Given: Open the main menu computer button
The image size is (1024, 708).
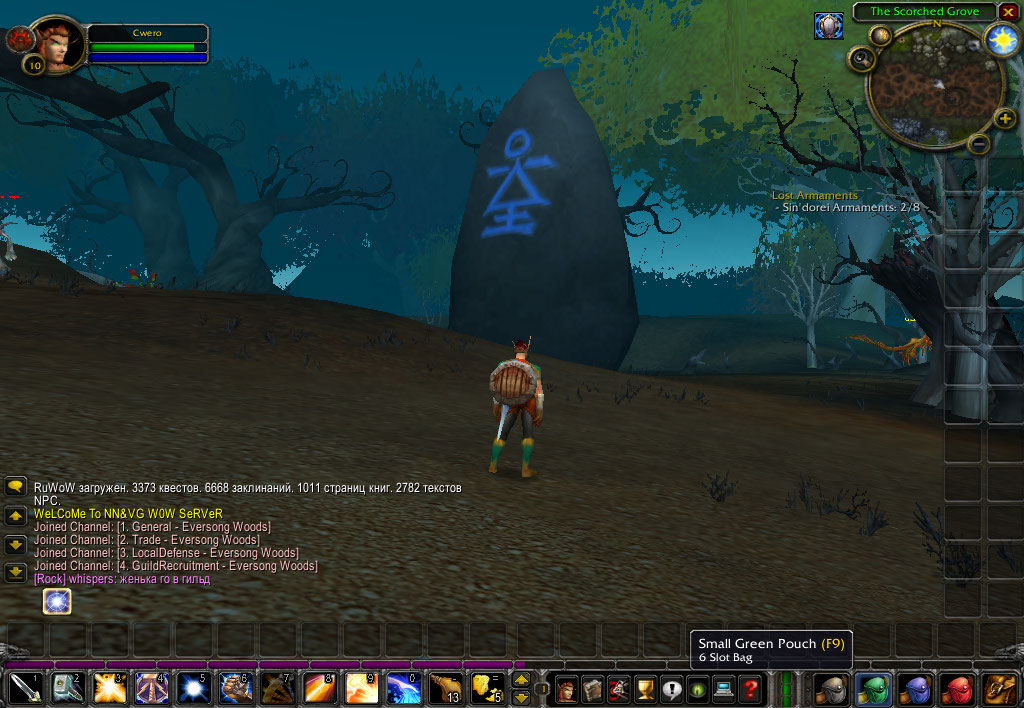Looking at the screenshot, I should tap(723, 689).
